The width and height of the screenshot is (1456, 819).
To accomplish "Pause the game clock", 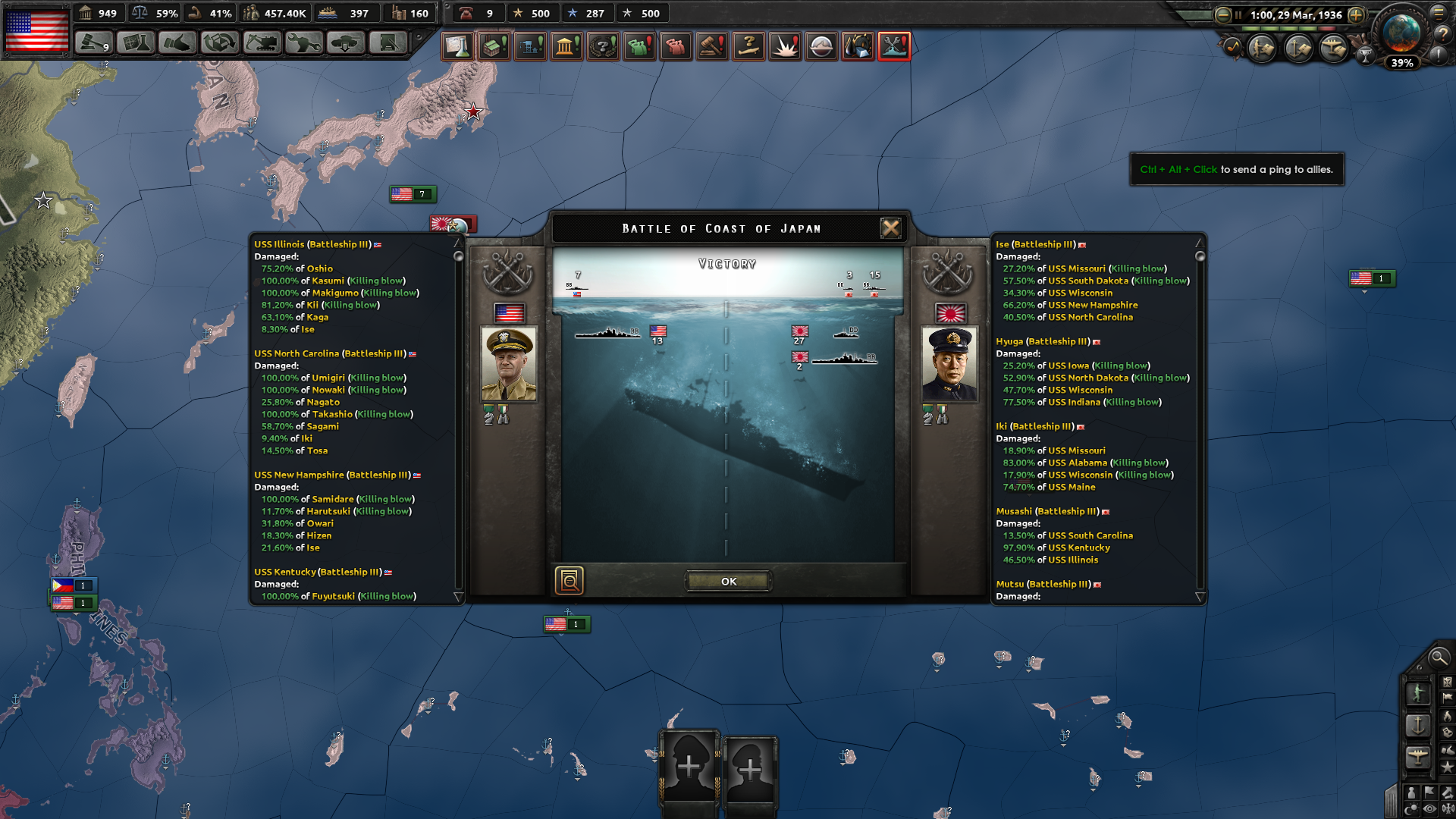I will [1238, 15].
